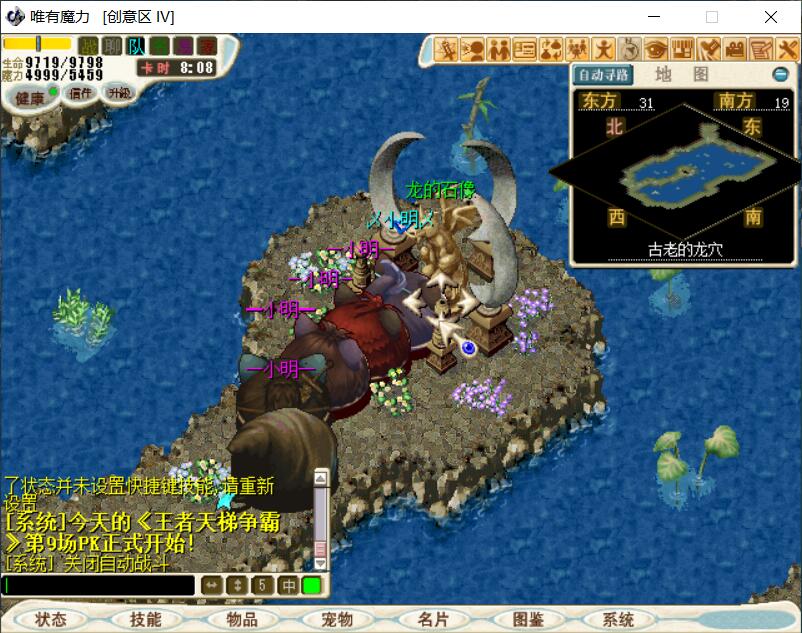Click the 自动寻路 auto-pathfinding button
The width and height of the screenshot is (802, 633).
[x=604, y=75]
